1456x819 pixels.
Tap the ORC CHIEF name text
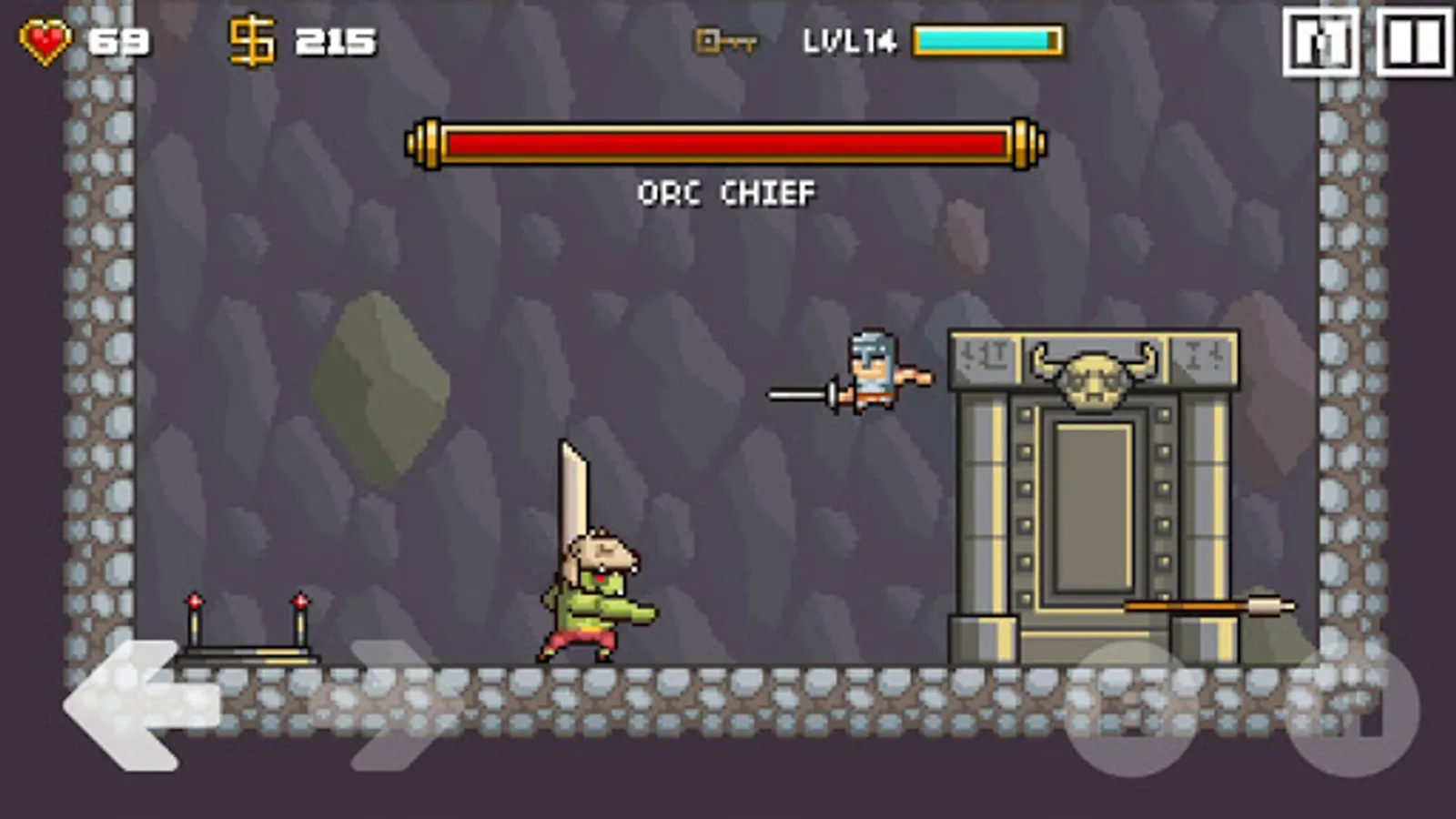click(725, 192)
